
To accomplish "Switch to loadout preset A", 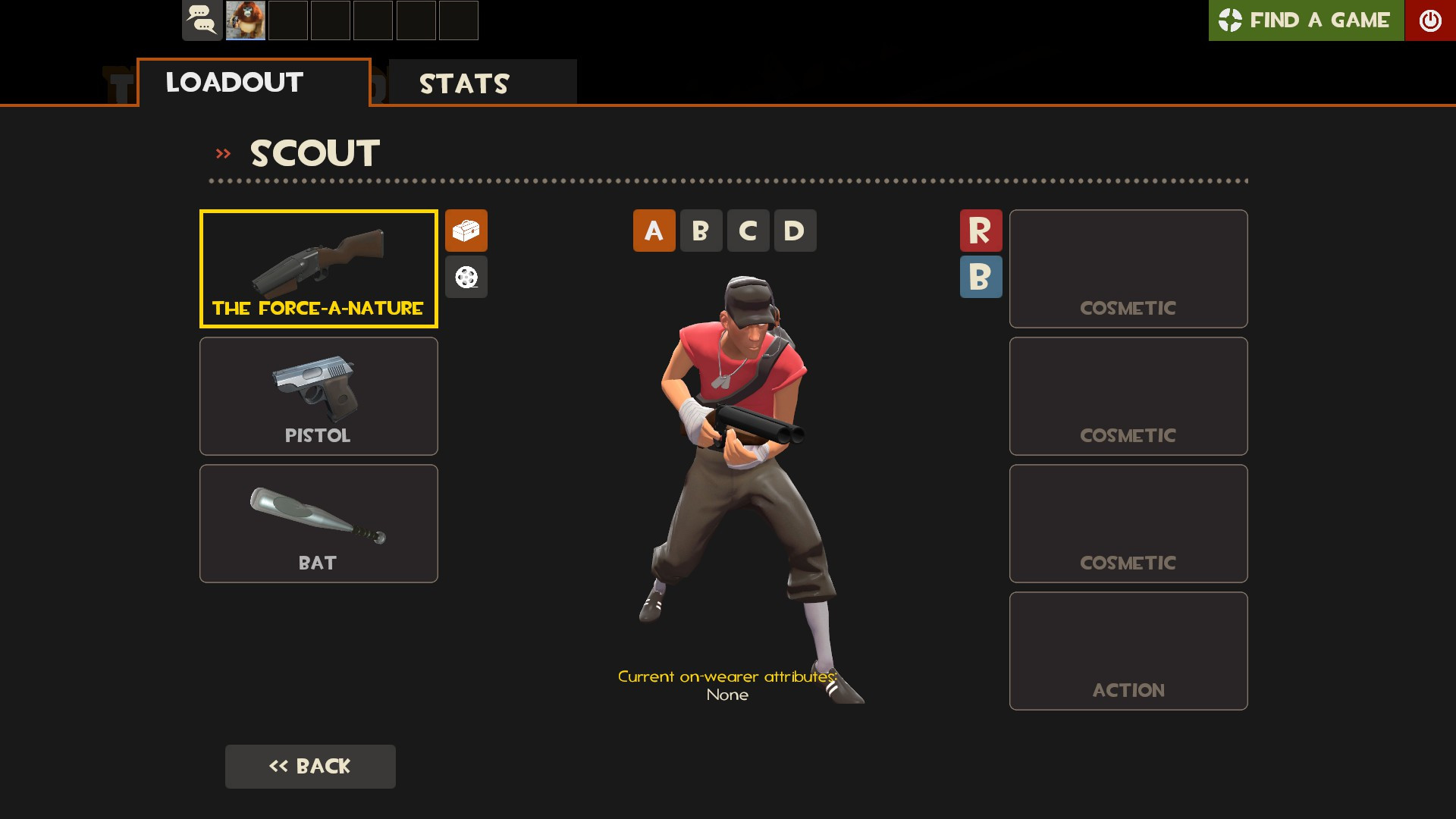I will pyautogui.click(x=654, y=231).
